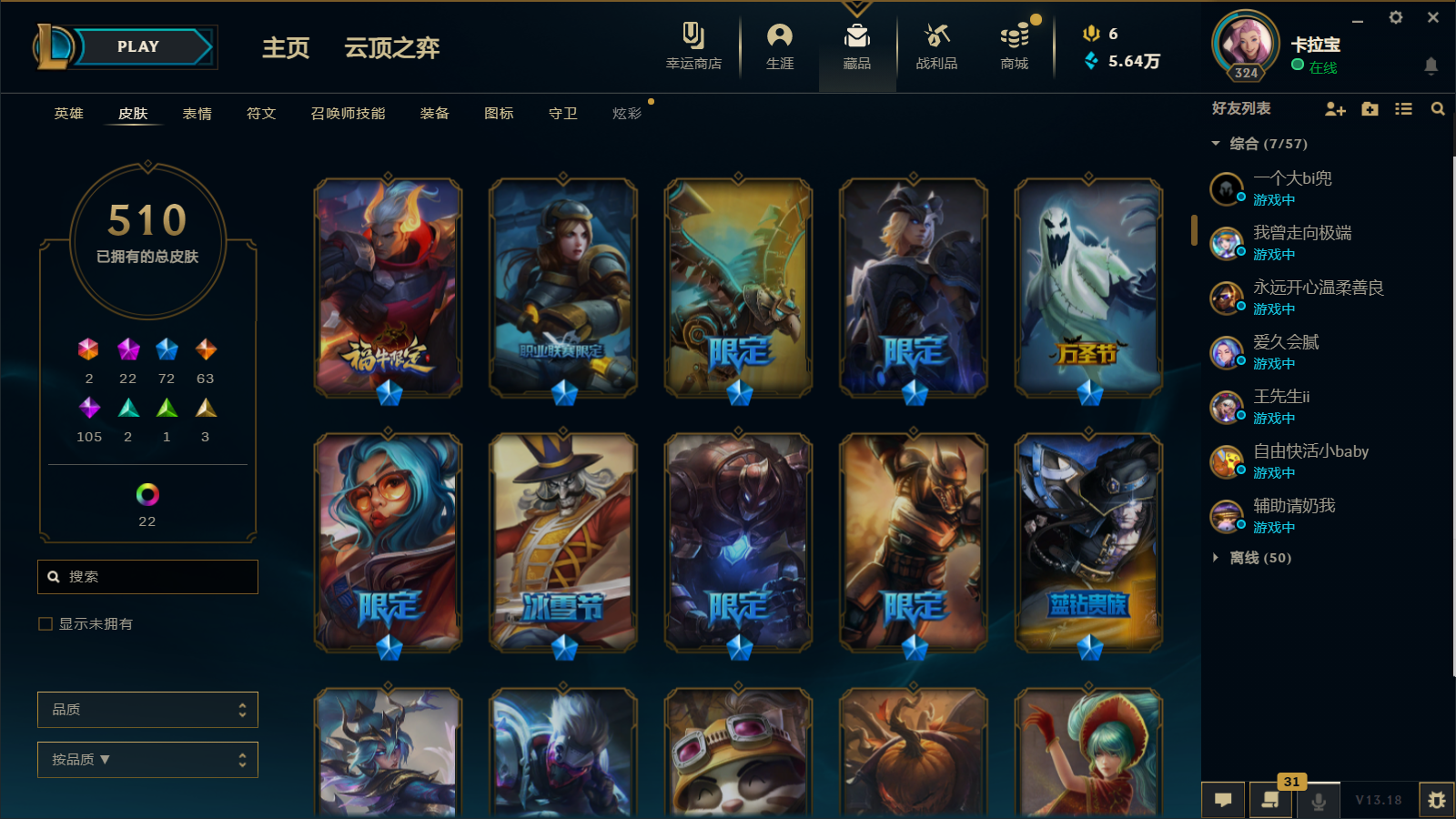This screenshot has width=1456, height=819.
Task: Switch to the 表情 emotes tab
Action: pyautogui.click(x=197, y=114)
